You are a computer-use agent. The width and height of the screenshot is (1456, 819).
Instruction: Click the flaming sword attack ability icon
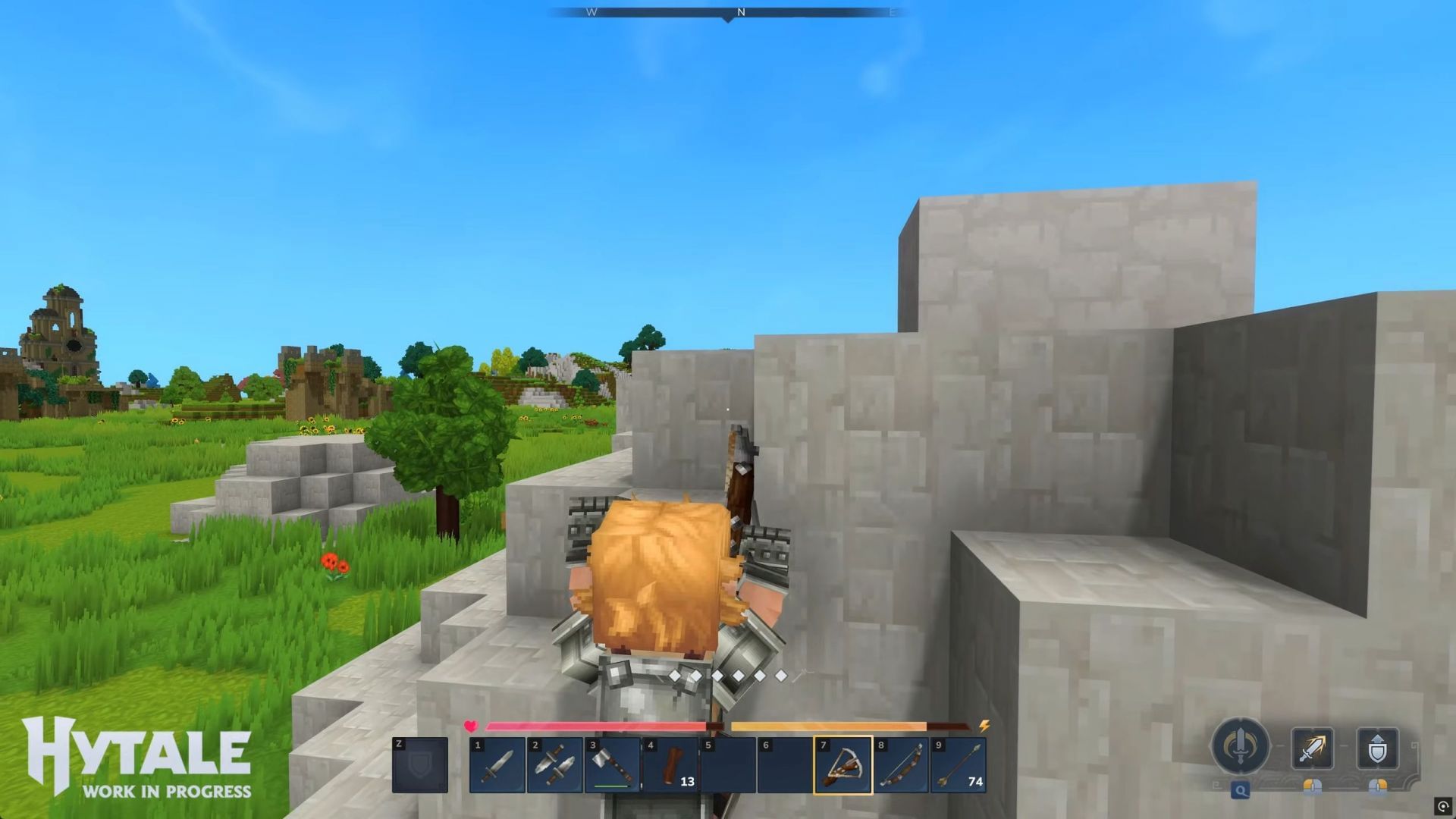tap(1311, 746)
